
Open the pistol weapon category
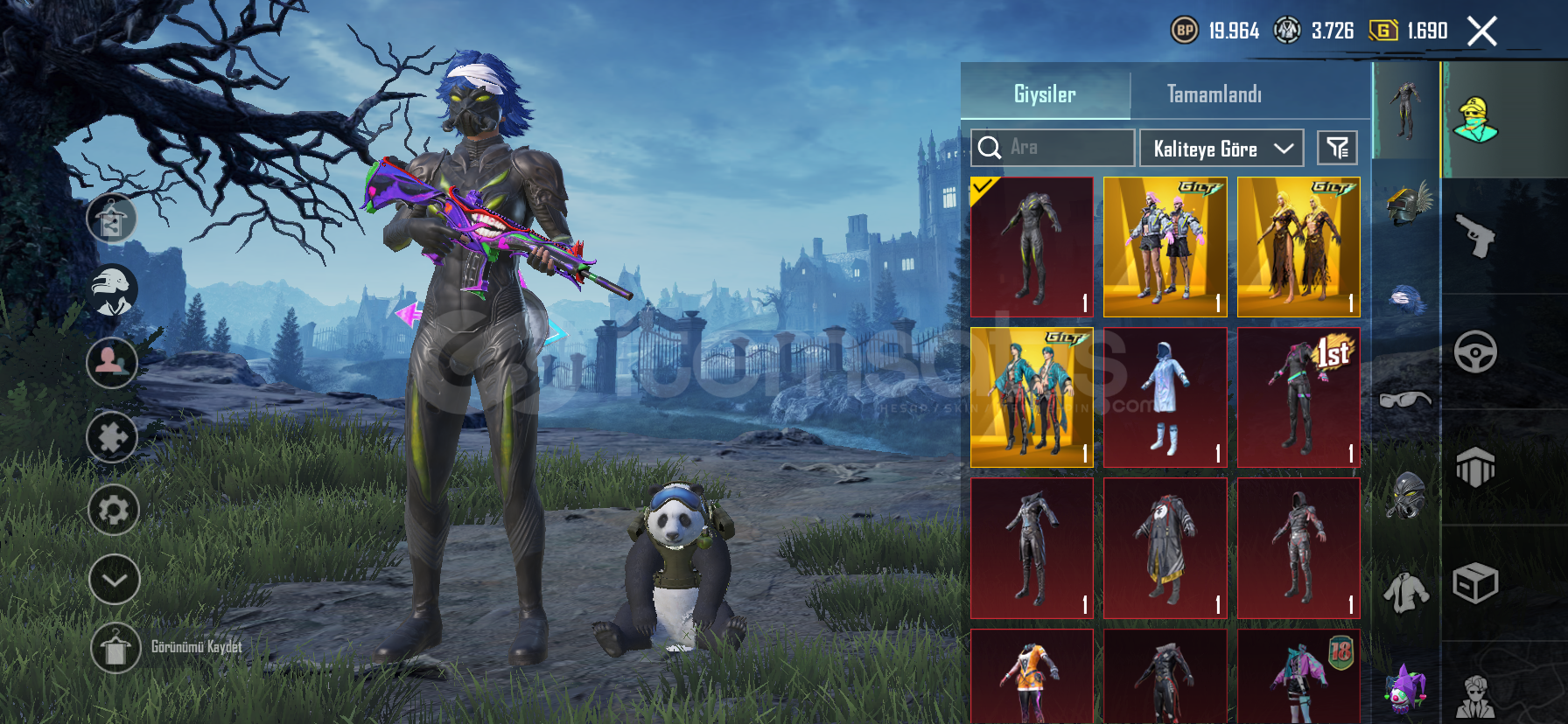(x=1475, y=235)
